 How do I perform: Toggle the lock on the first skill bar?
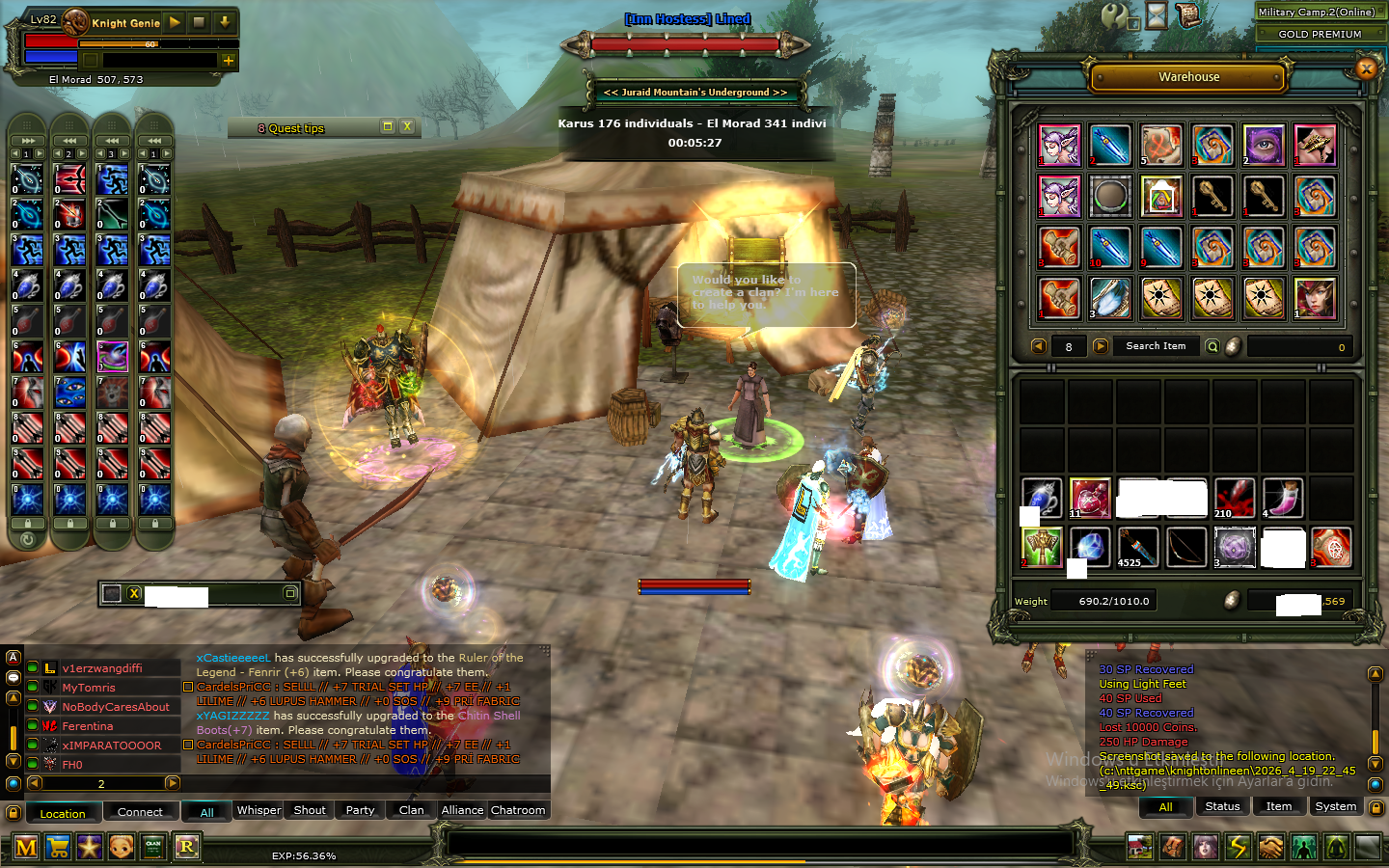coord(27,524)
